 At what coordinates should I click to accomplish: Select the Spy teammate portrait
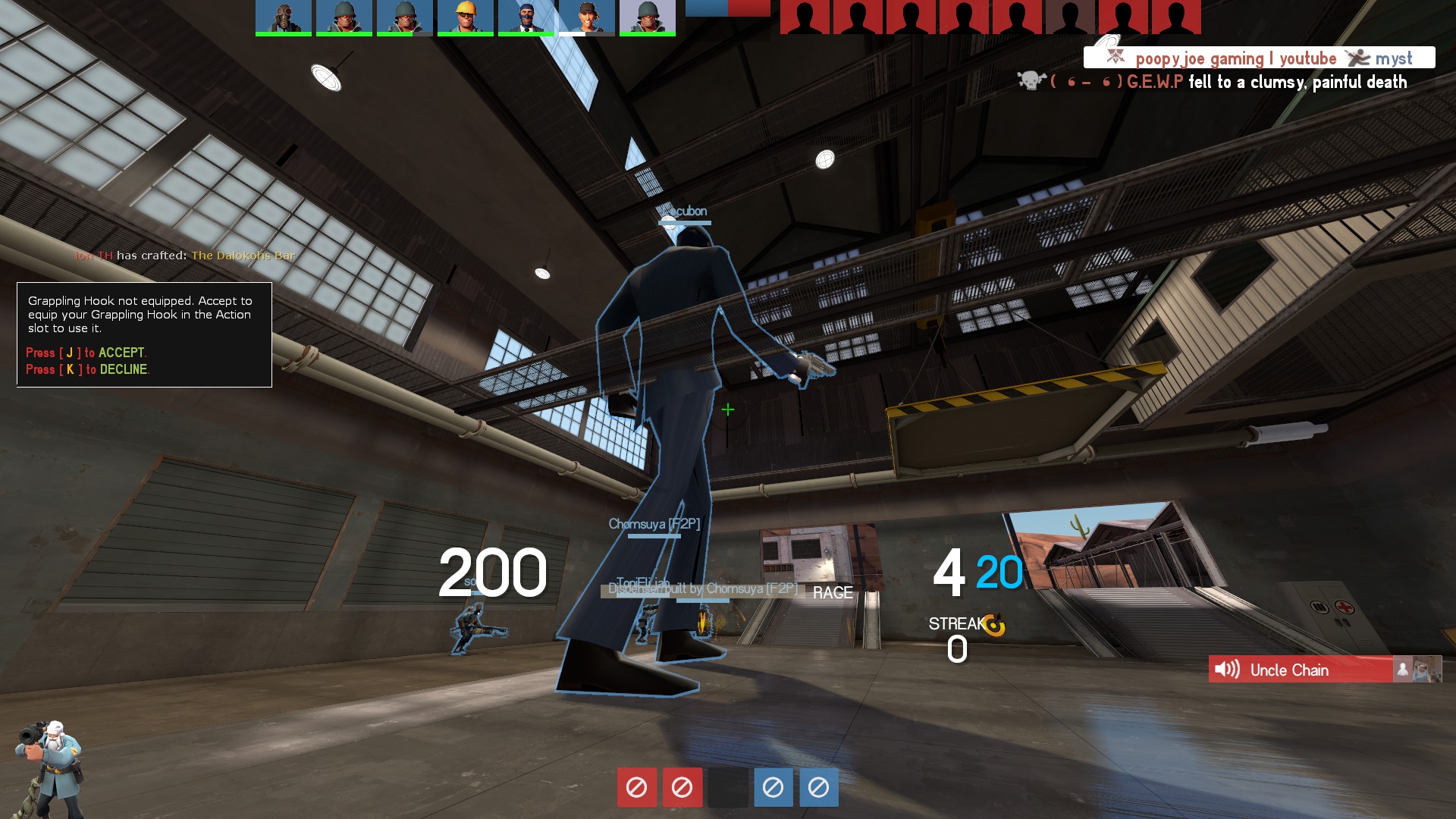[526, 17]
